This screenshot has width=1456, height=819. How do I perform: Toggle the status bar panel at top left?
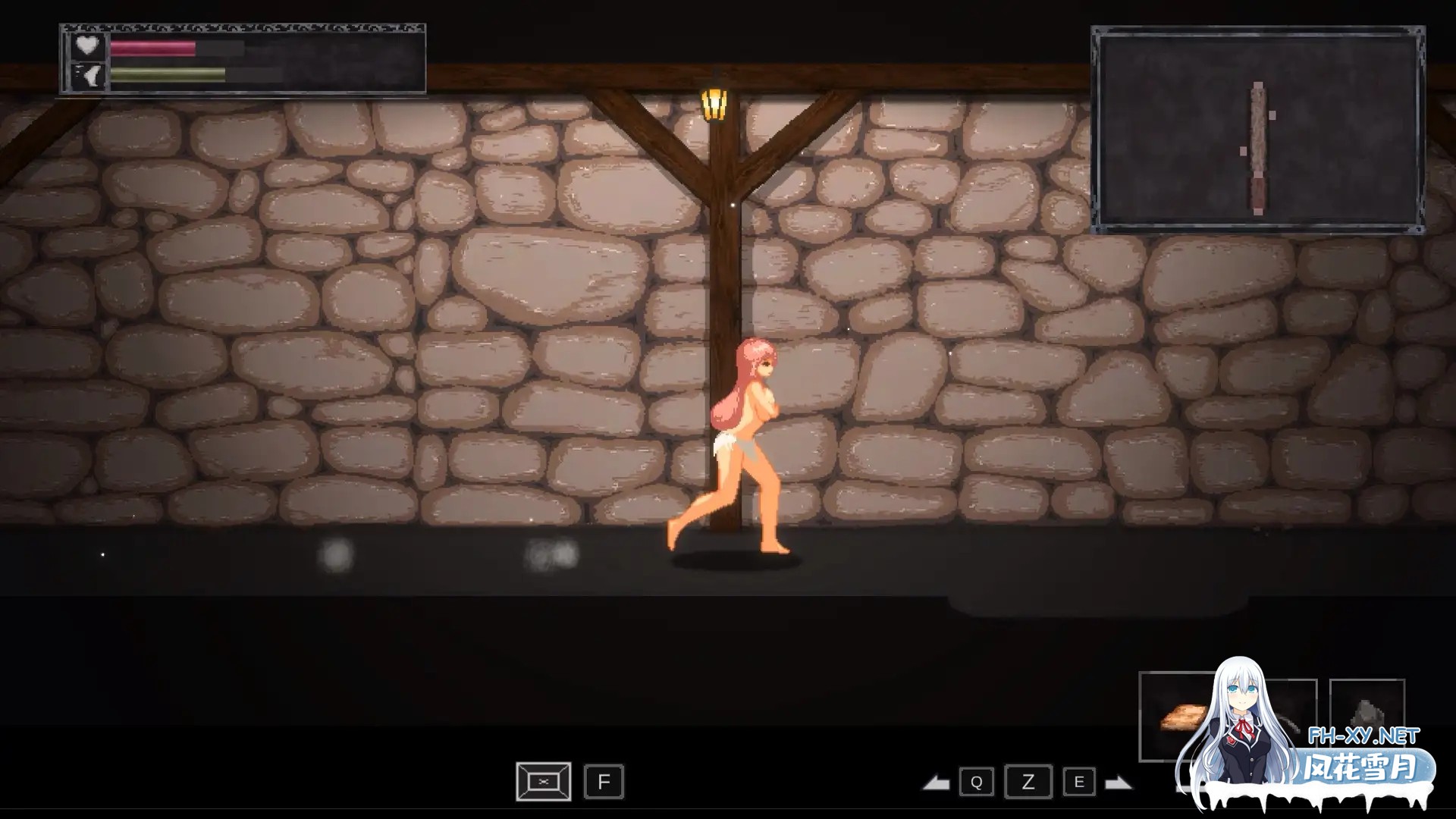(x=243, y=61)
